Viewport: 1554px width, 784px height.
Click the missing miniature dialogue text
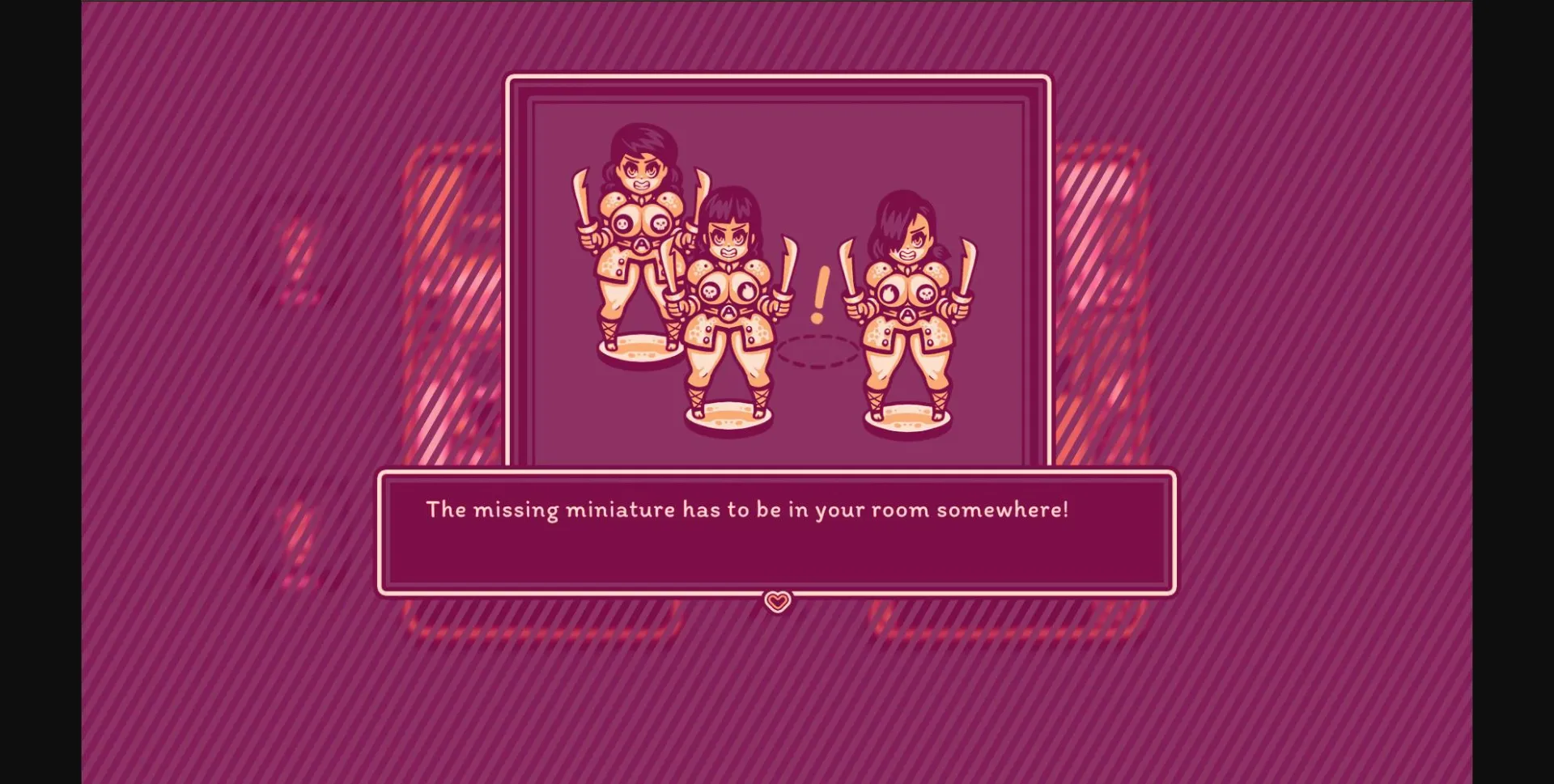click(749, 510)
